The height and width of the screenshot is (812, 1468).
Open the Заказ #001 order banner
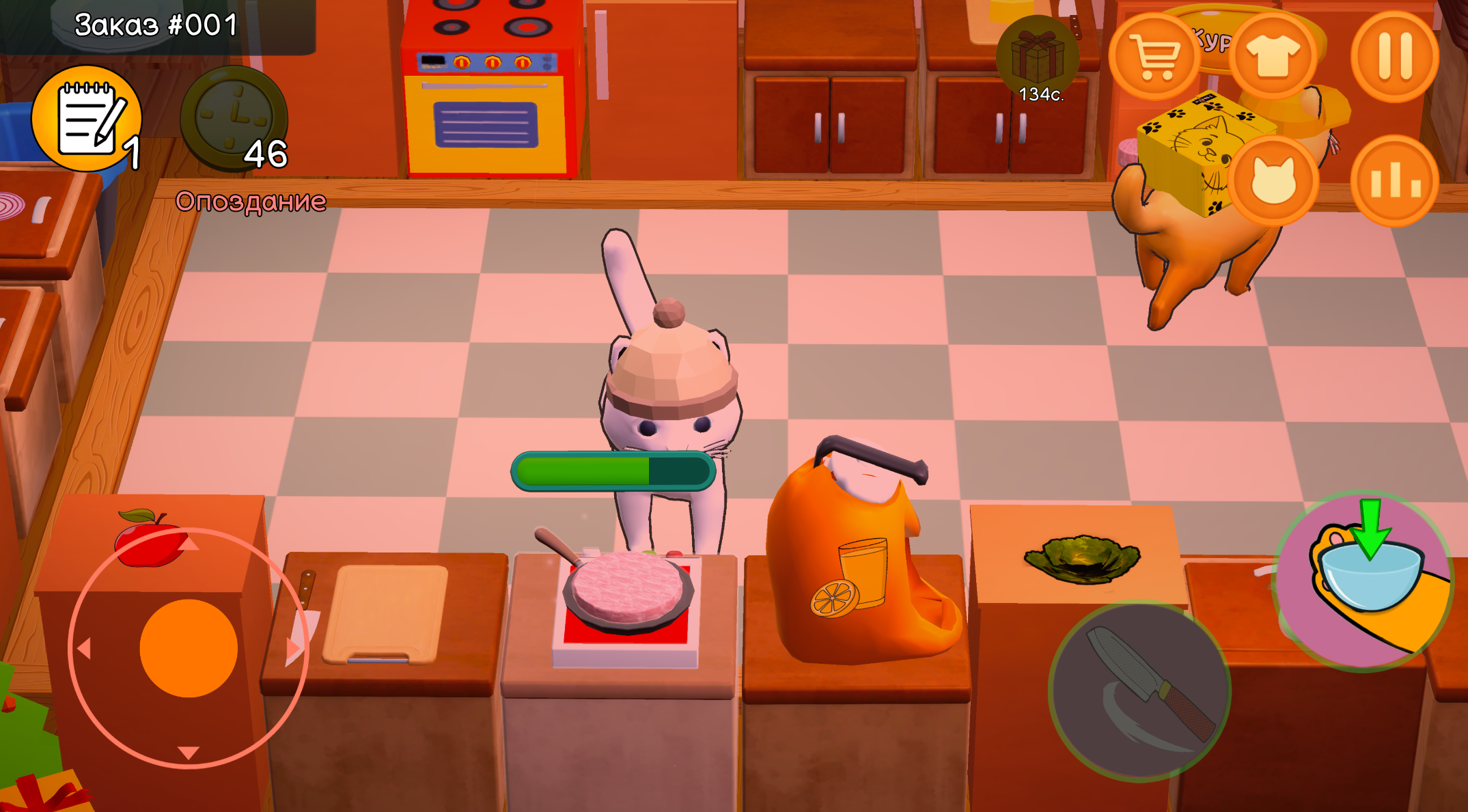pyautogui.click(x=155, y=24)
